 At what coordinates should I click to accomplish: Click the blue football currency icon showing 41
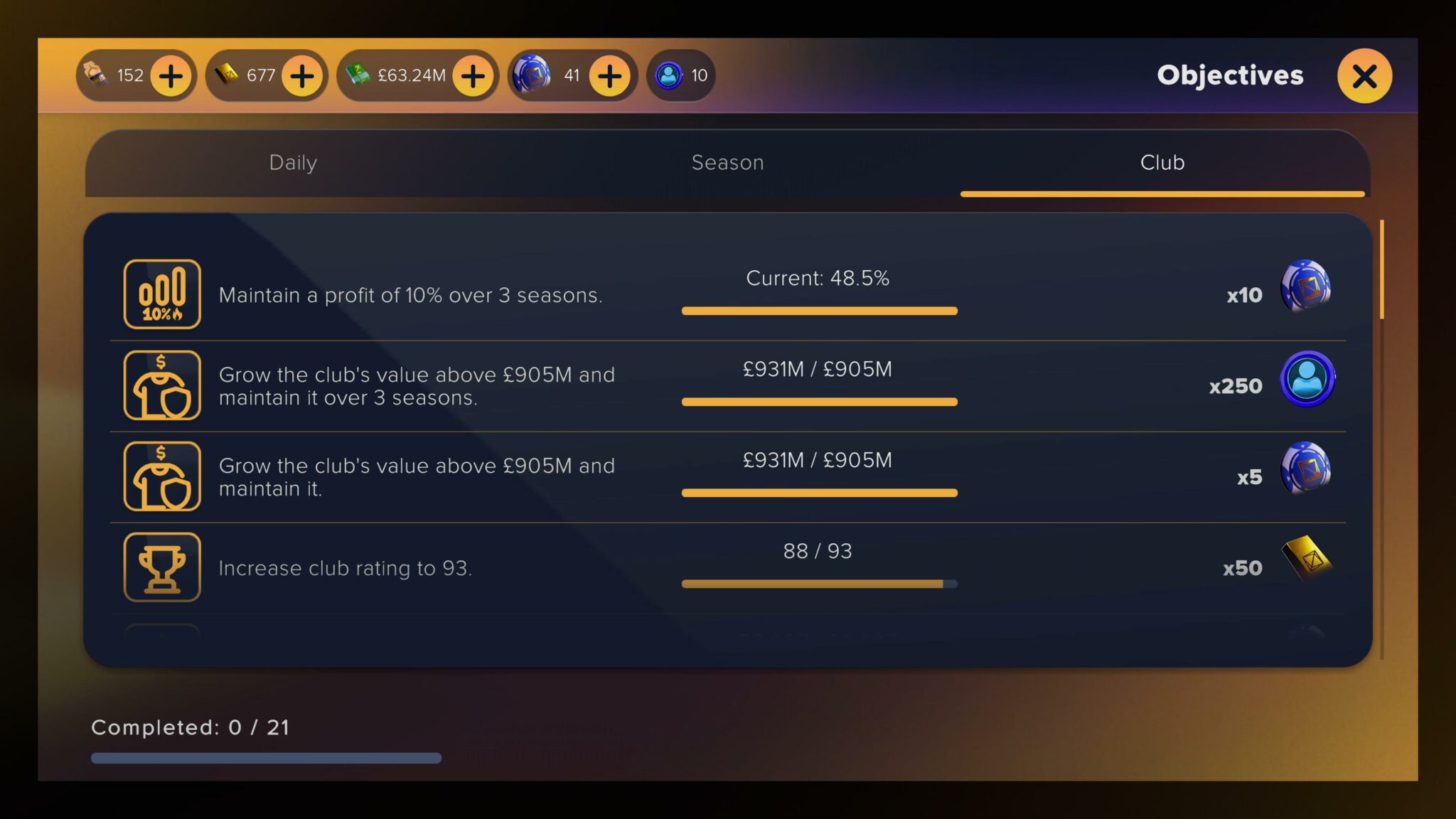[532, 75]
